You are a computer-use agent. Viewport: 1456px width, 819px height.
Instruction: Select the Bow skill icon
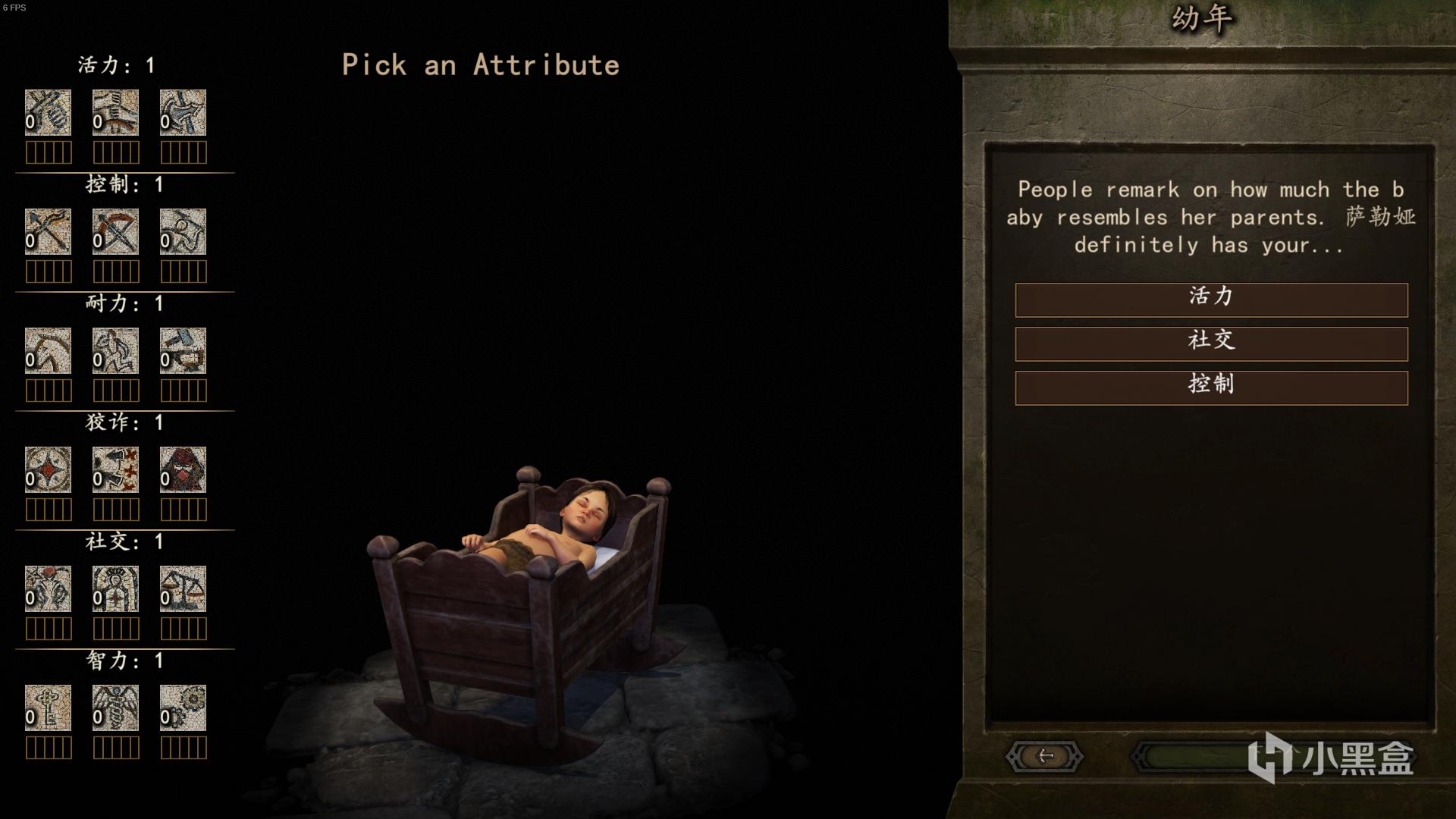coord(48,231)
